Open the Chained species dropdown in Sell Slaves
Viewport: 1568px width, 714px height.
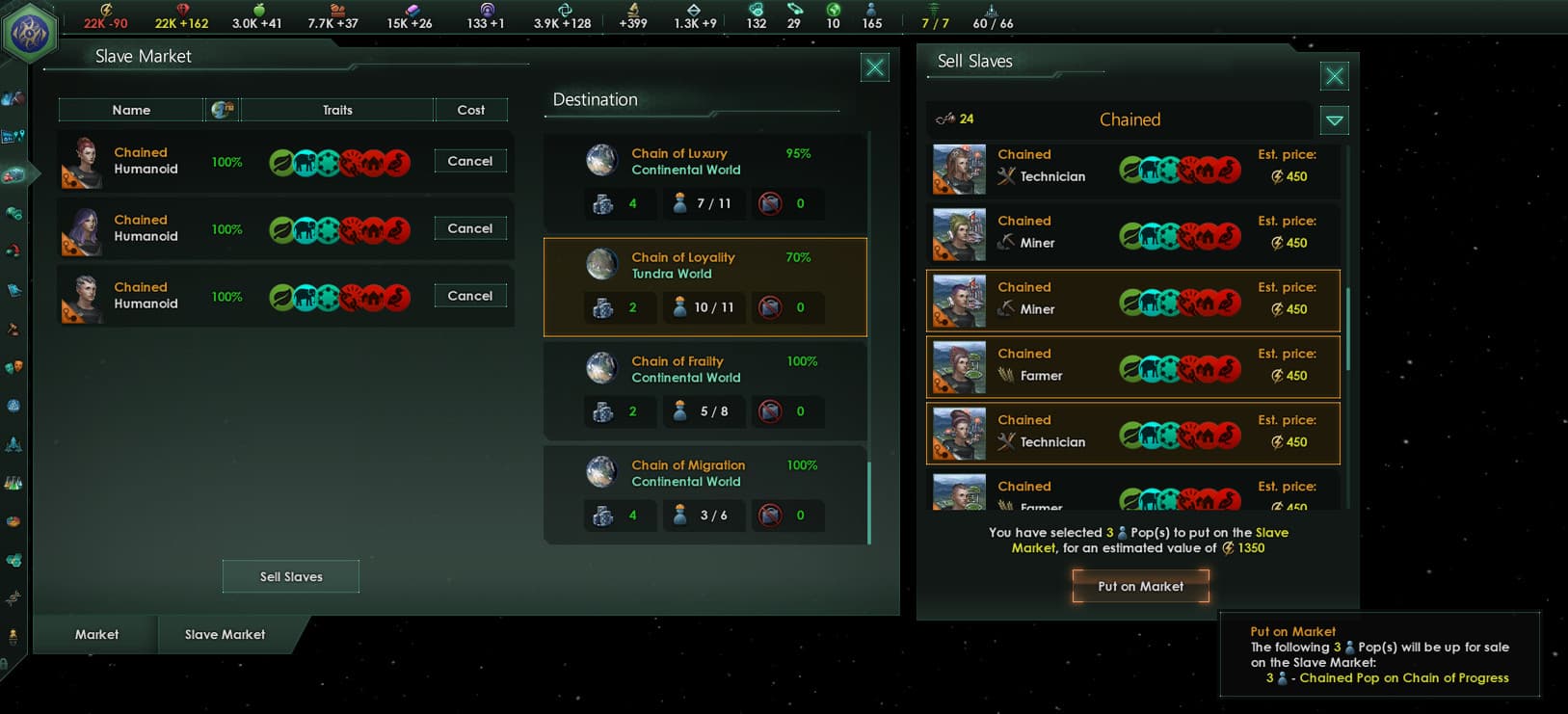[x=1335, y=119]
